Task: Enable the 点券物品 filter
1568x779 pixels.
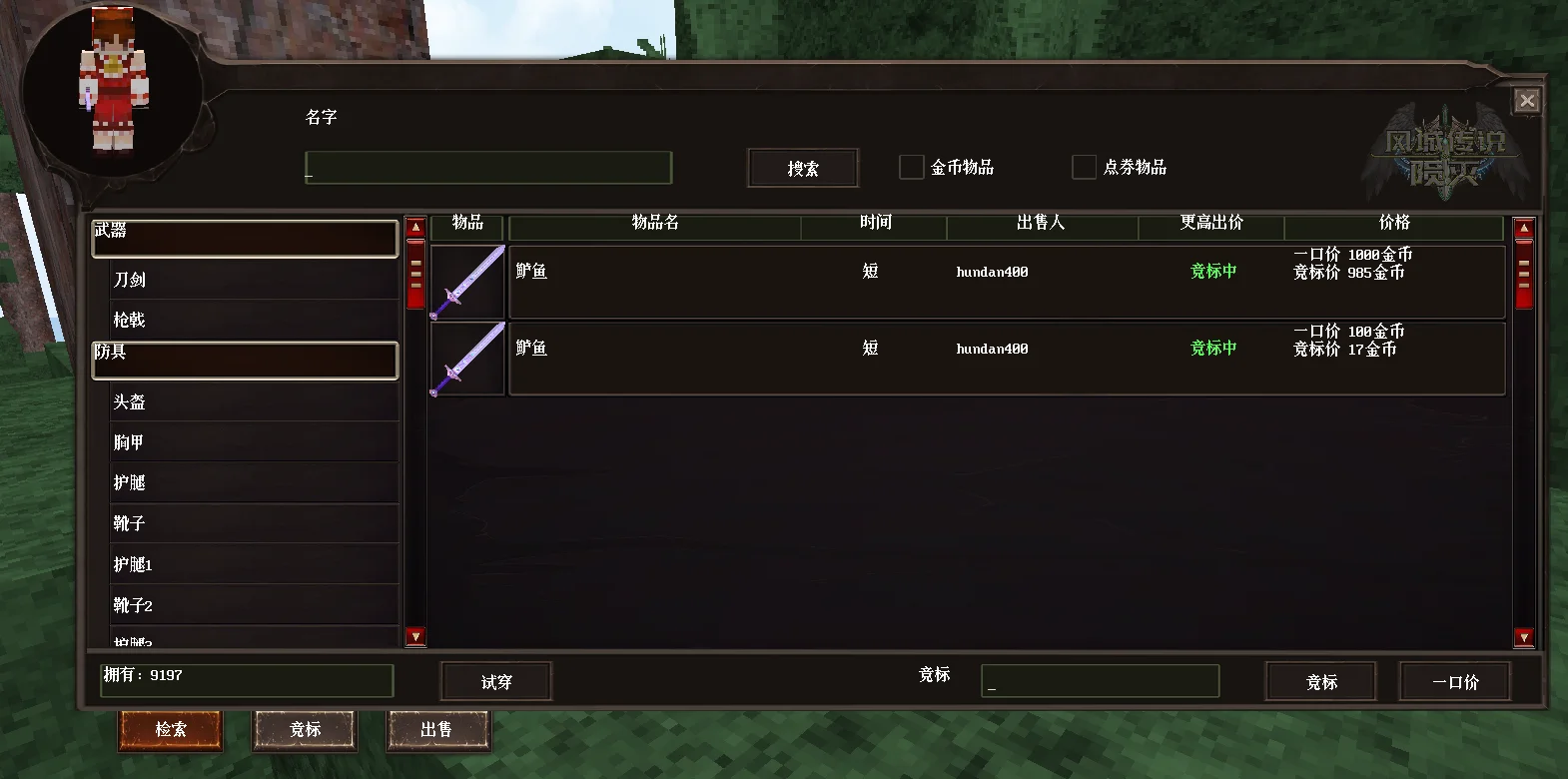Action: (1083, 167)
